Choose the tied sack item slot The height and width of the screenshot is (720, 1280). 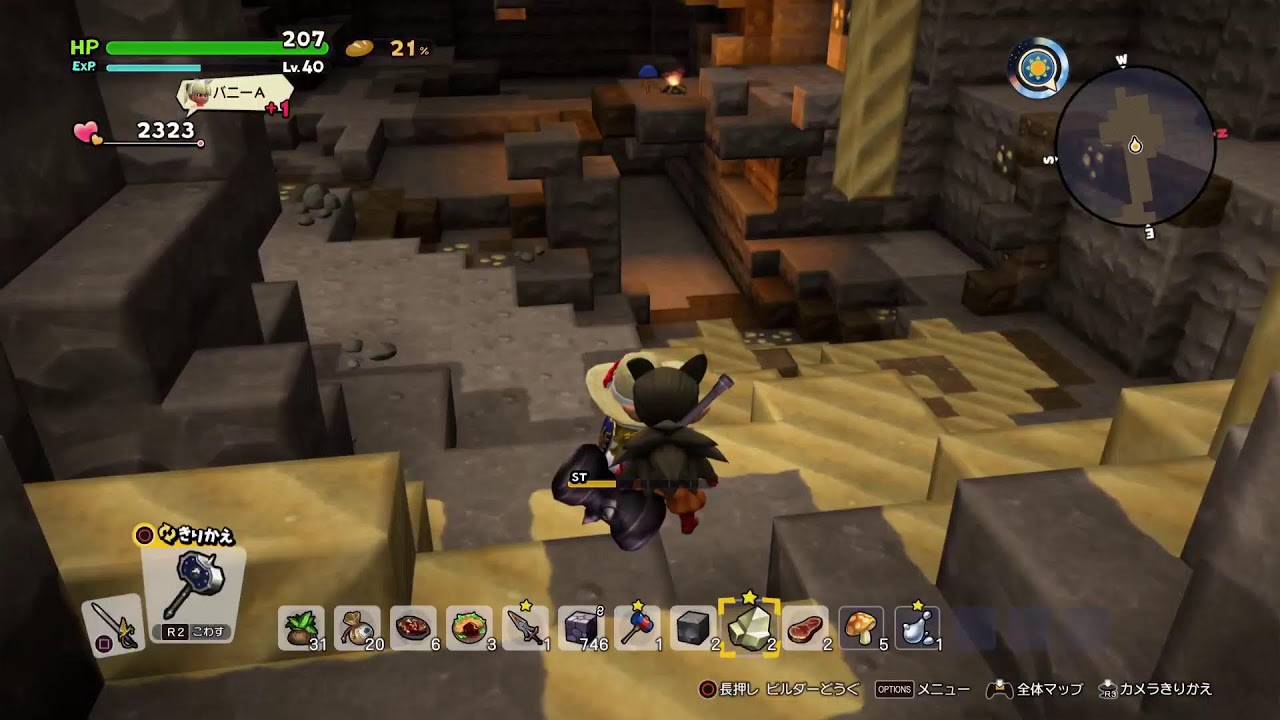[357, 628]
